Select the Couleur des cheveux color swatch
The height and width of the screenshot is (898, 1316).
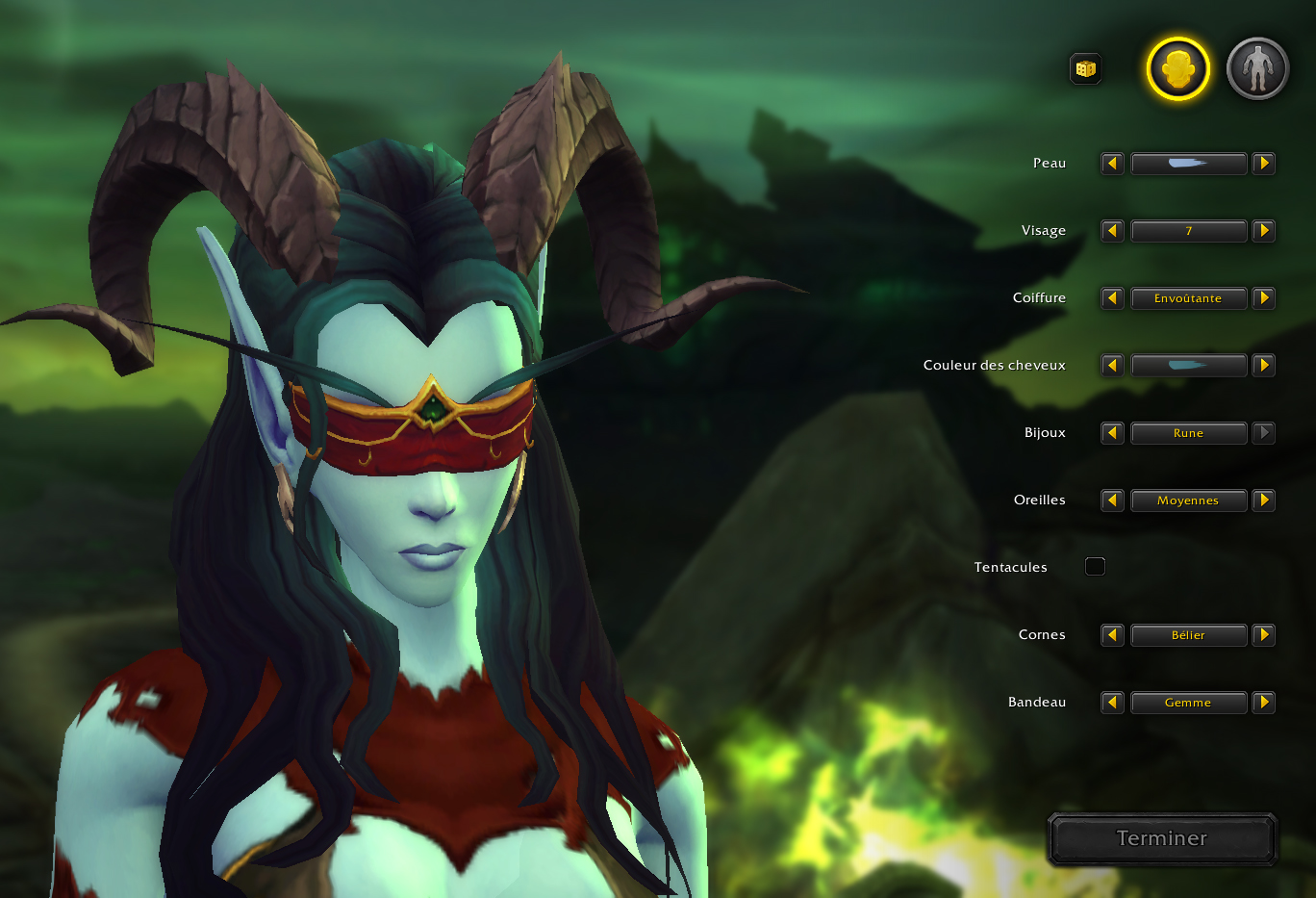coord(1189,365)
